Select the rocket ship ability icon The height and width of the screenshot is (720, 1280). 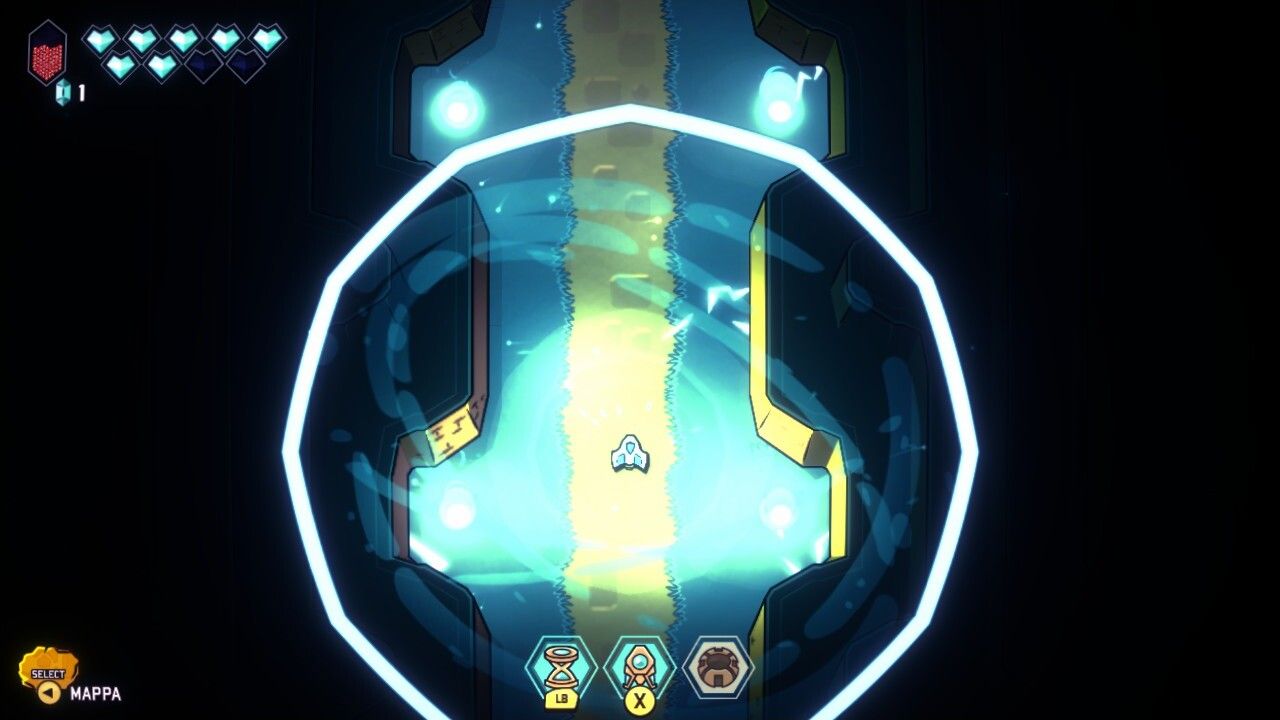click(639, 667)
